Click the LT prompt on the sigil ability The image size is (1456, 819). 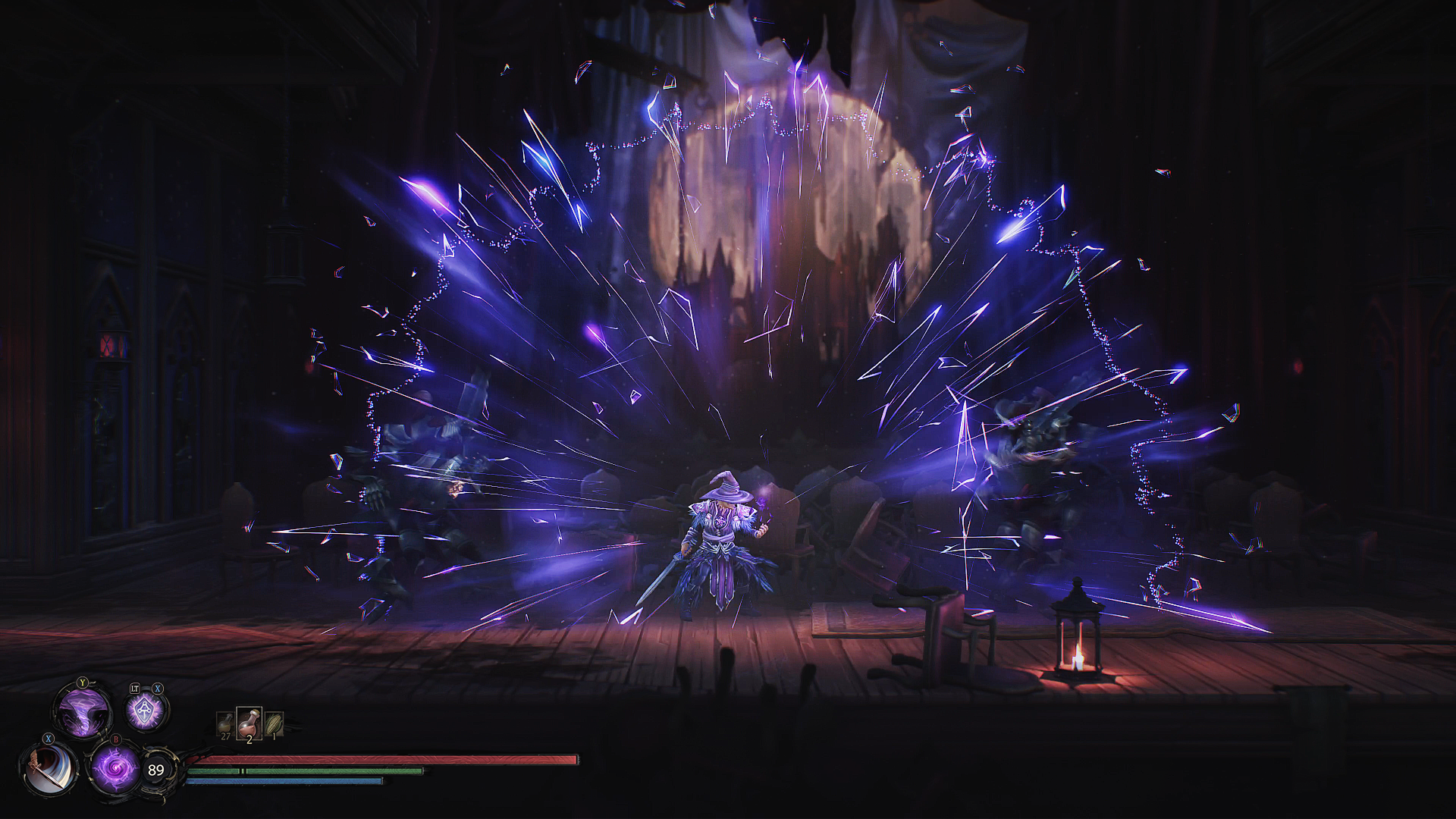point(135,689)
